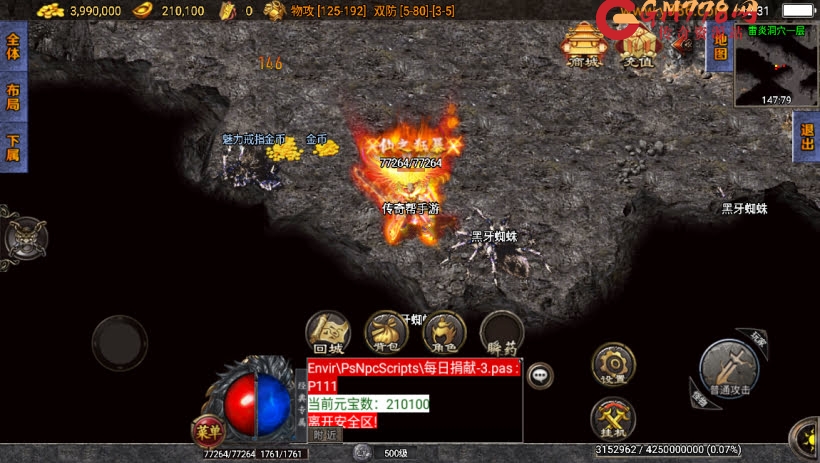This screenshot has width=820, height=463.
Task: Switch chat to the 附近 nearby channel
Action: coord(325,435)
